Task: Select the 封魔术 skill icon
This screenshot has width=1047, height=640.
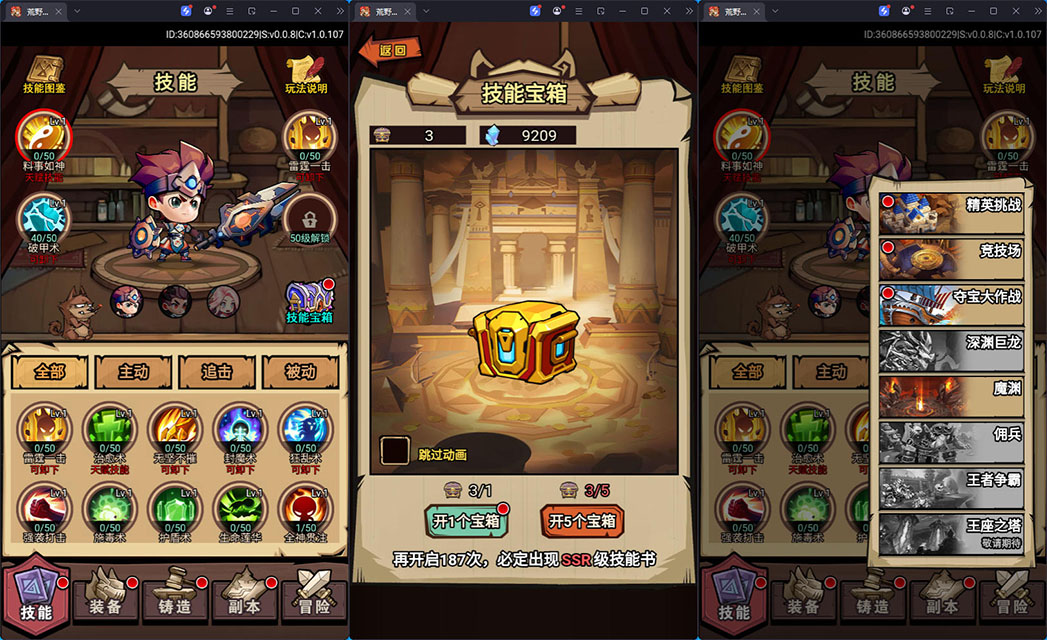Action: tap(239, 430)
